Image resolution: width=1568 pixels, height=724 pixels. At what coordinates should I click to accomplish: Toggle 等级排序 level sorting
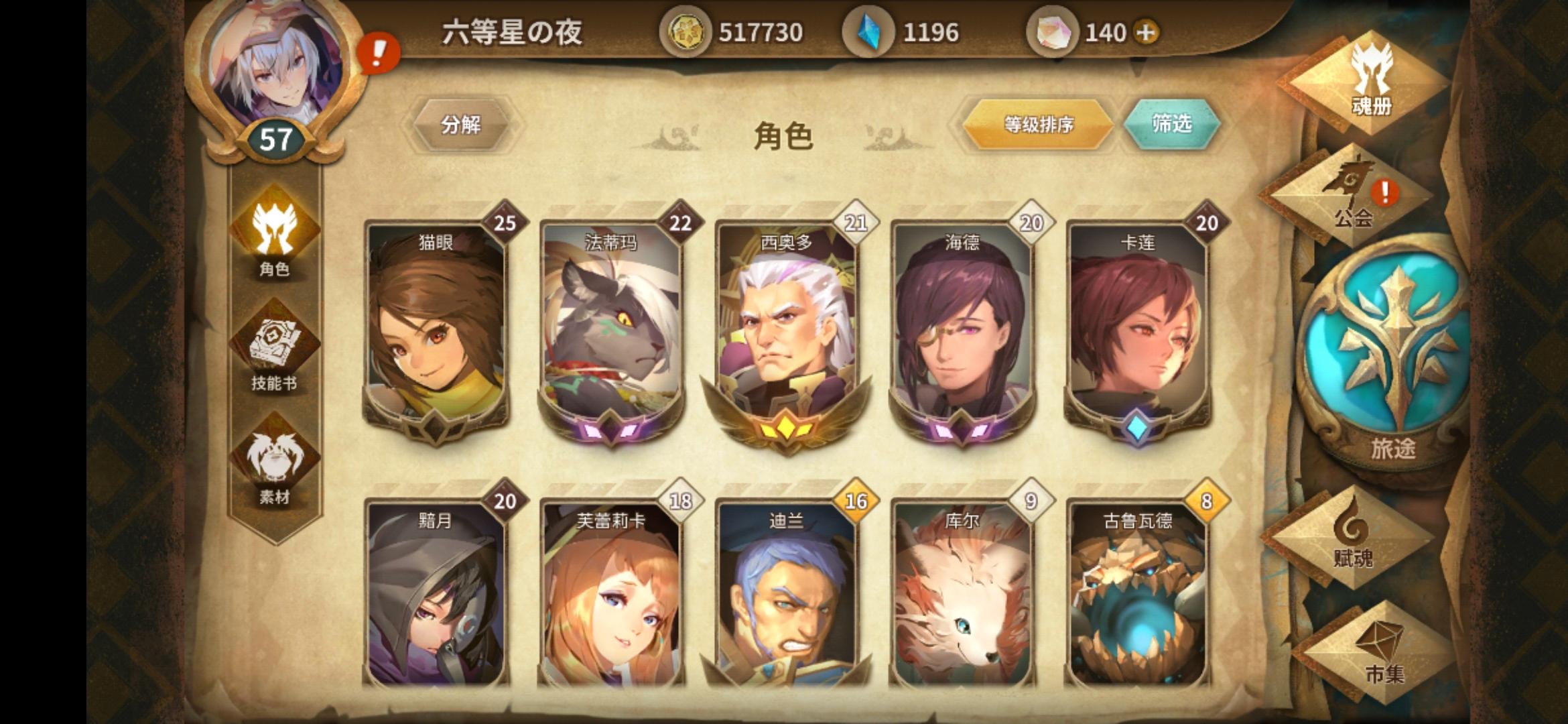click(1037, 125)
